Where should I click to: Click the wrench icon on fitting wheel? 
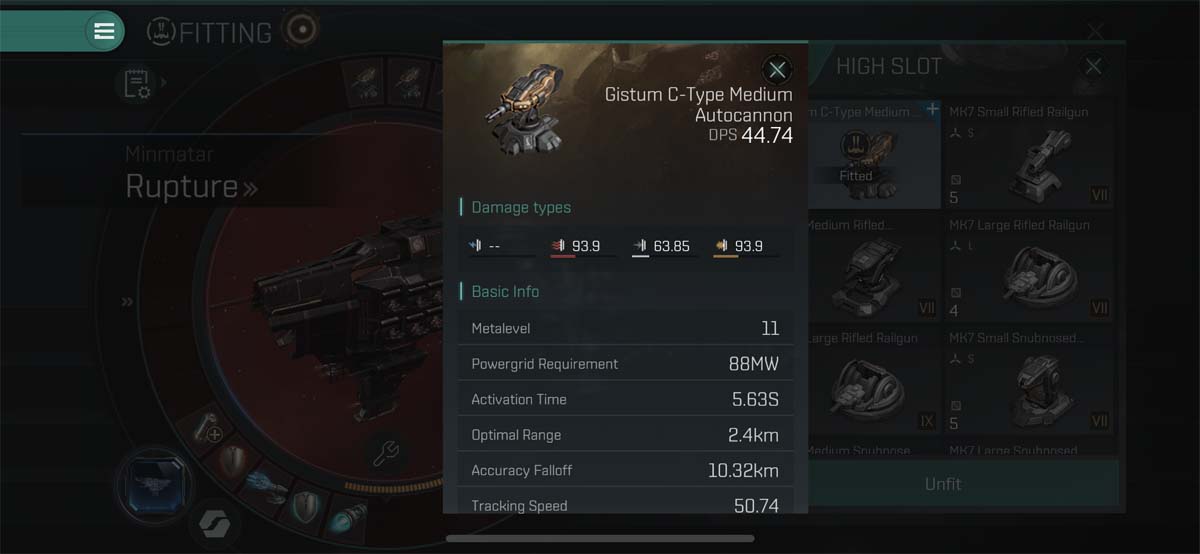386,453
